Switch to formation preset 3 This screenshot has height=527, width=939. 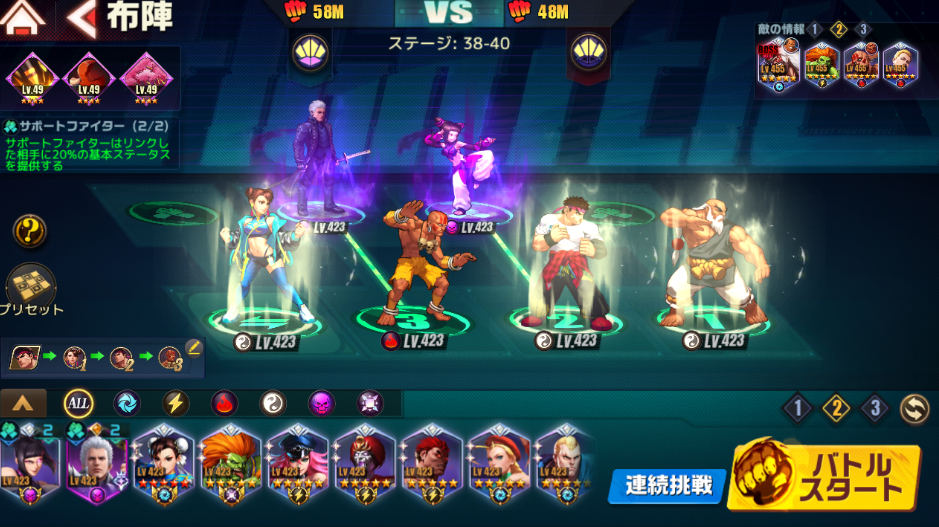[875, 408]
